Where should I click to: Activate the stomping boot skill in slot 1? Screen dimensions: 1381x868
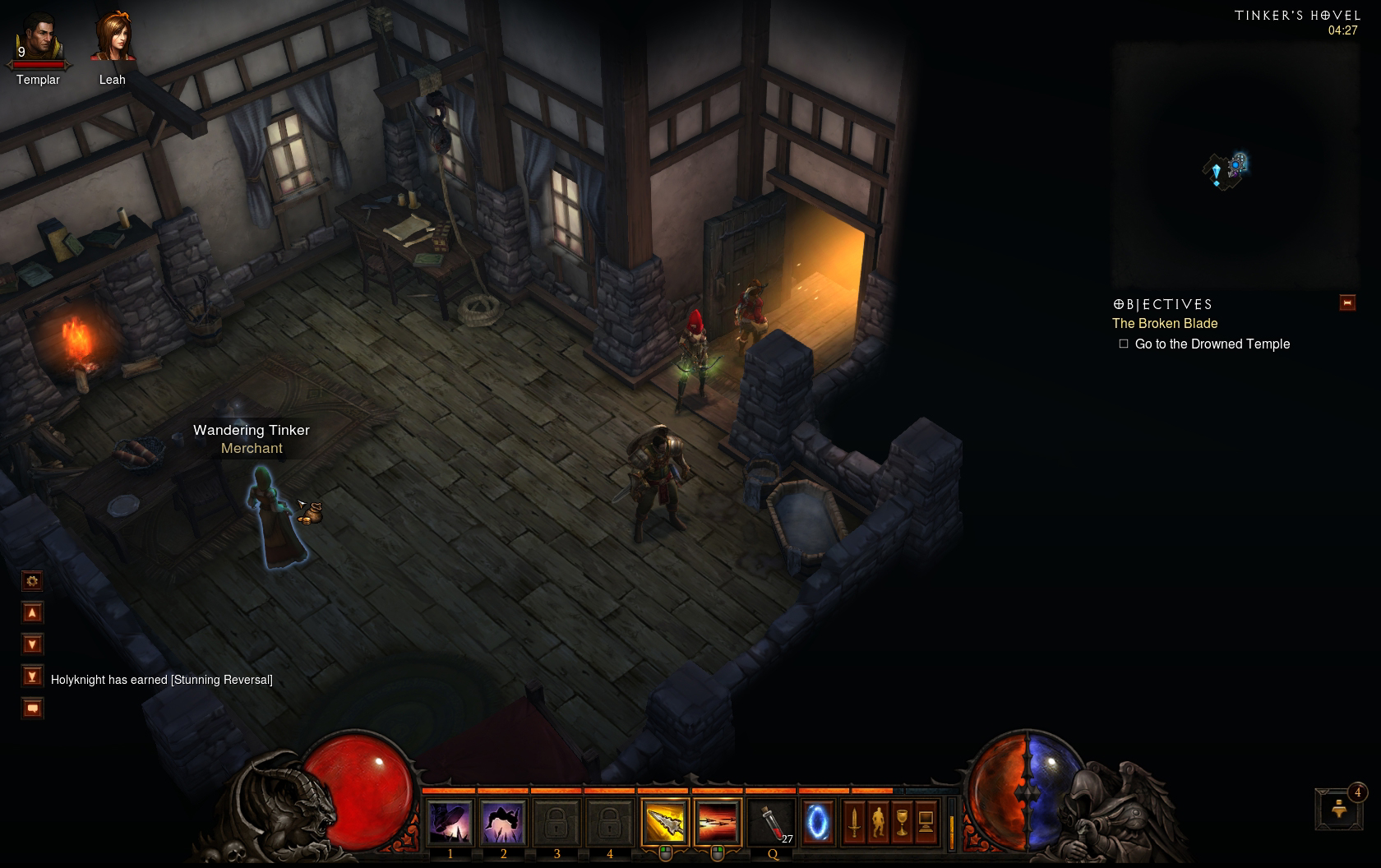(x=450, y=822)
